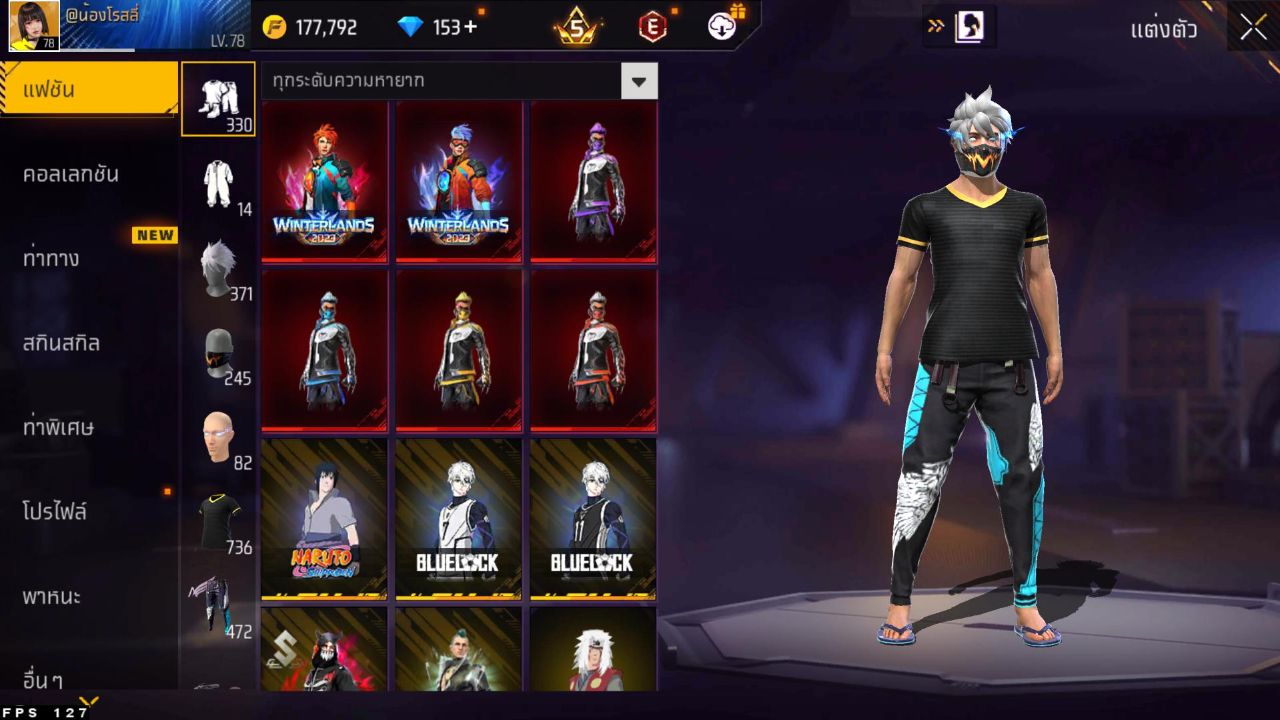Tap the top-up circular icon button
The width and height of the screenshot is (1280, 720).
pos(724,27)
